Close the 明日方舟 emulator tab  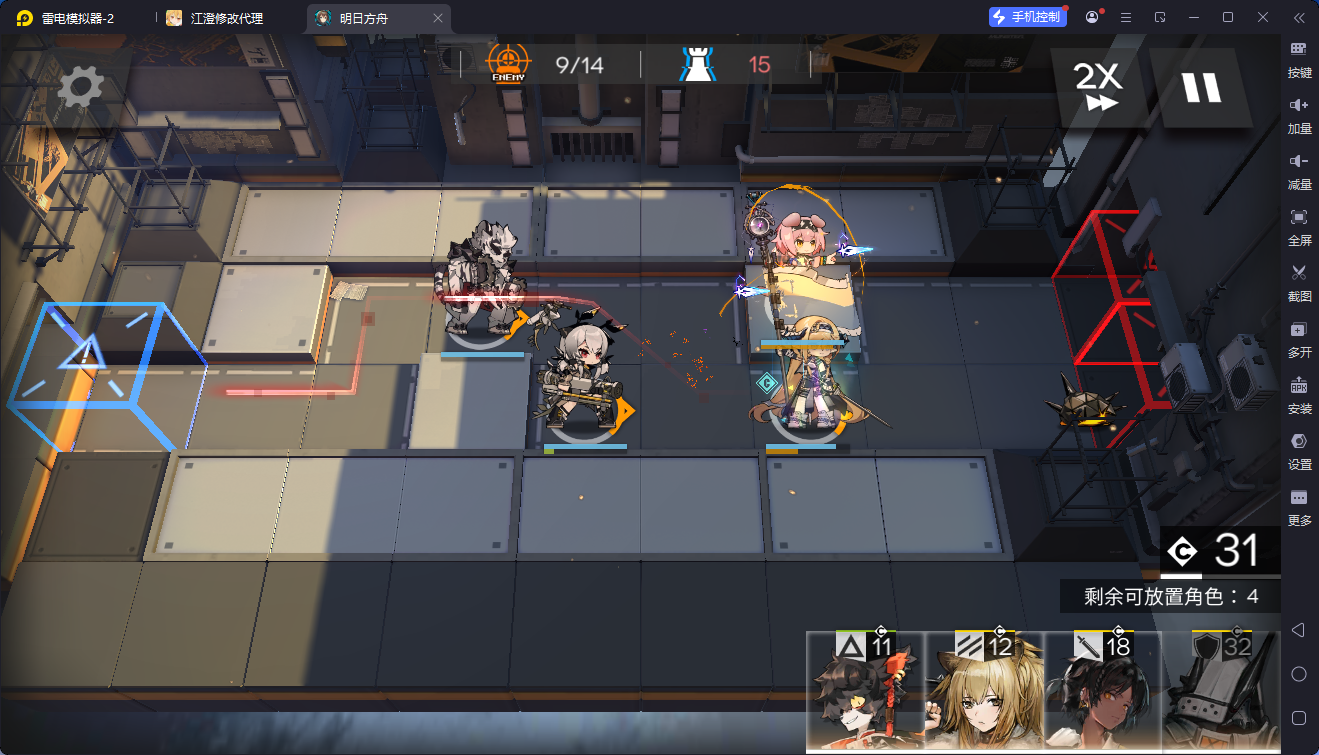(x=438, y=18)
